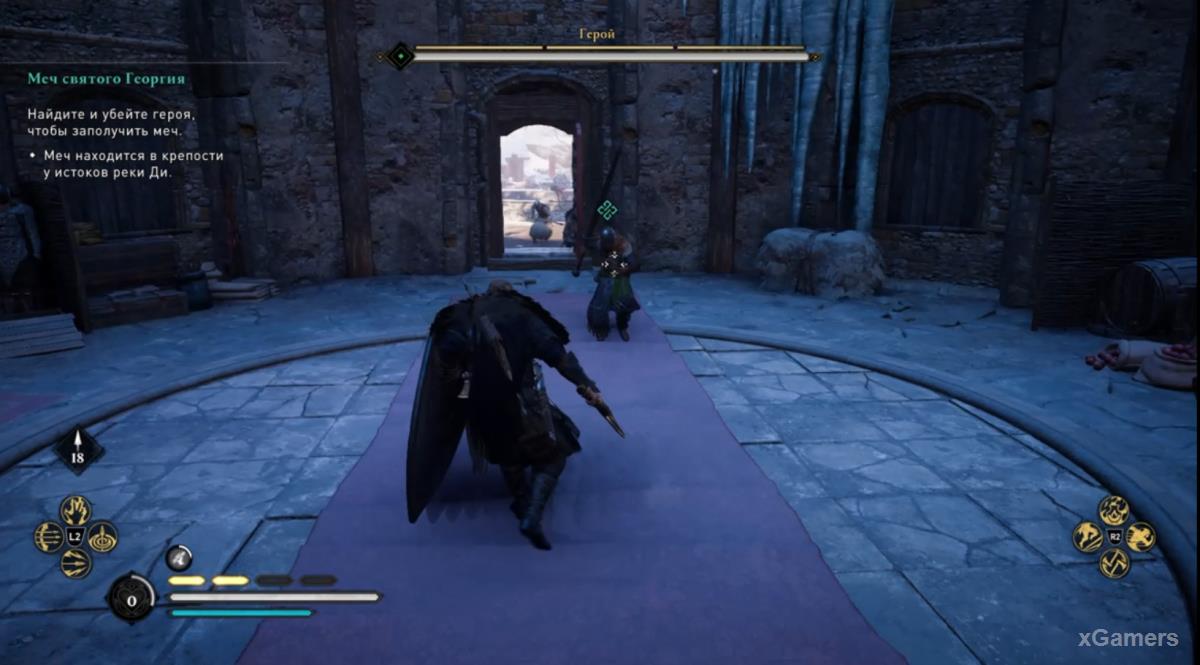This screenshot has height=665, width=1200.
Task: Click the xGamers watermark
Action: (1128, 638)
